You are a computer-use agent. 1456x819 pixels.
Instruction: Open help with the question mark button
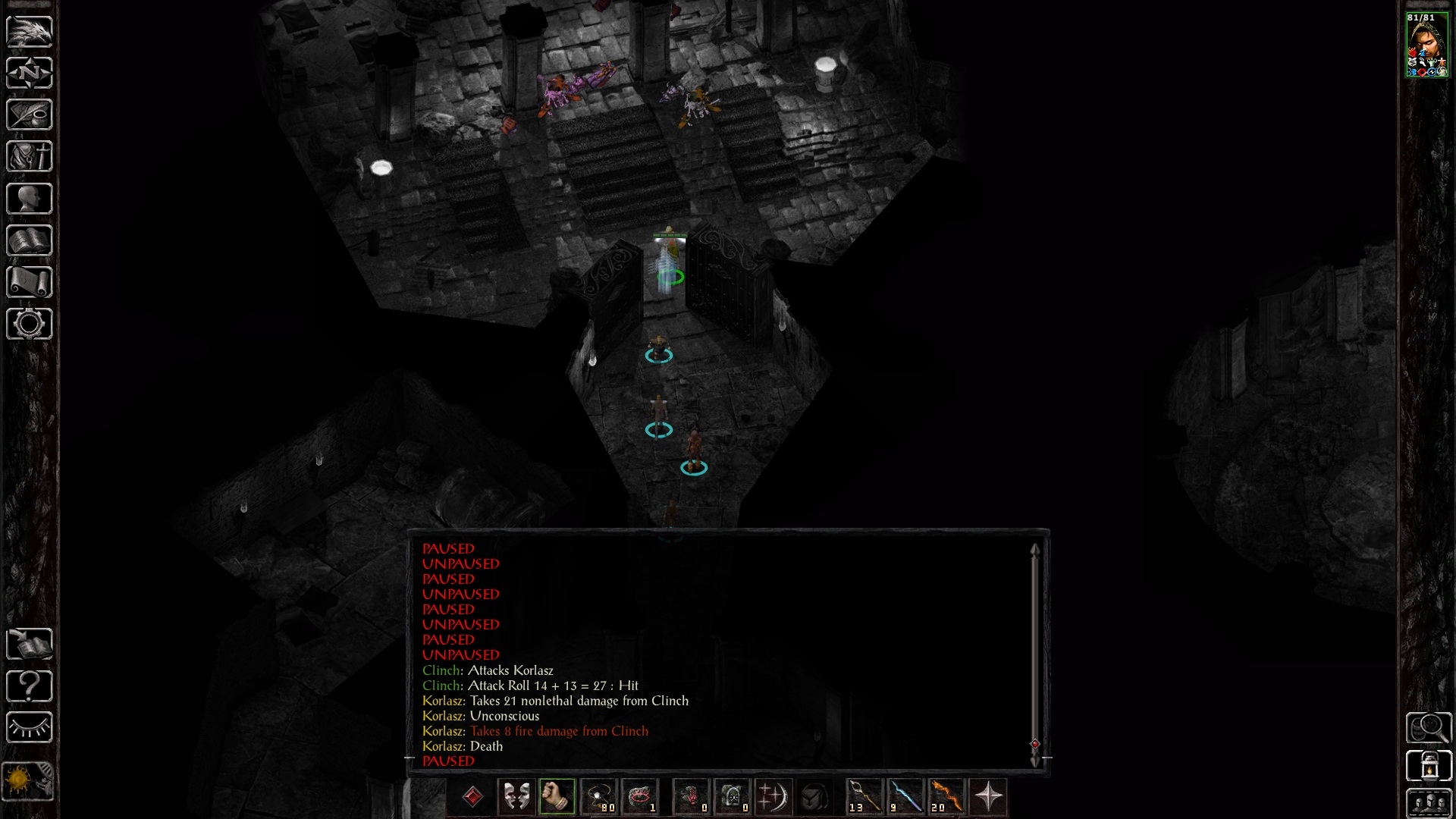[30, 686]
